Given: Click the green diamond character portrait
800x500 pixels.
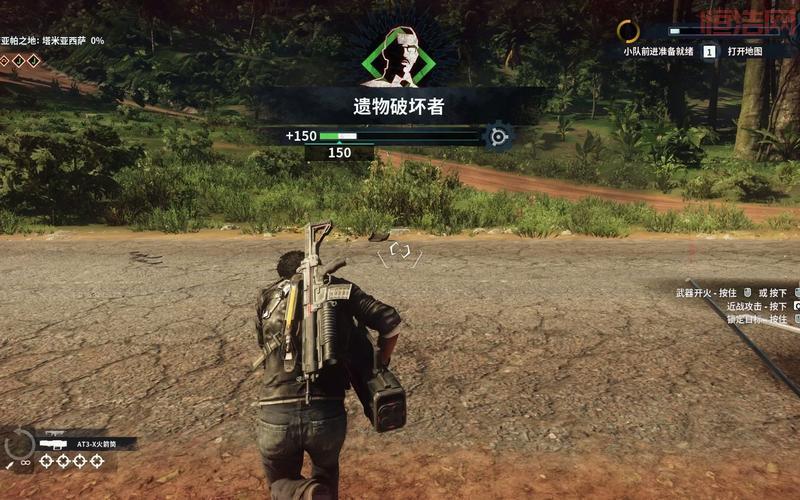Looking at the screenshot, I should pos(398,54).
